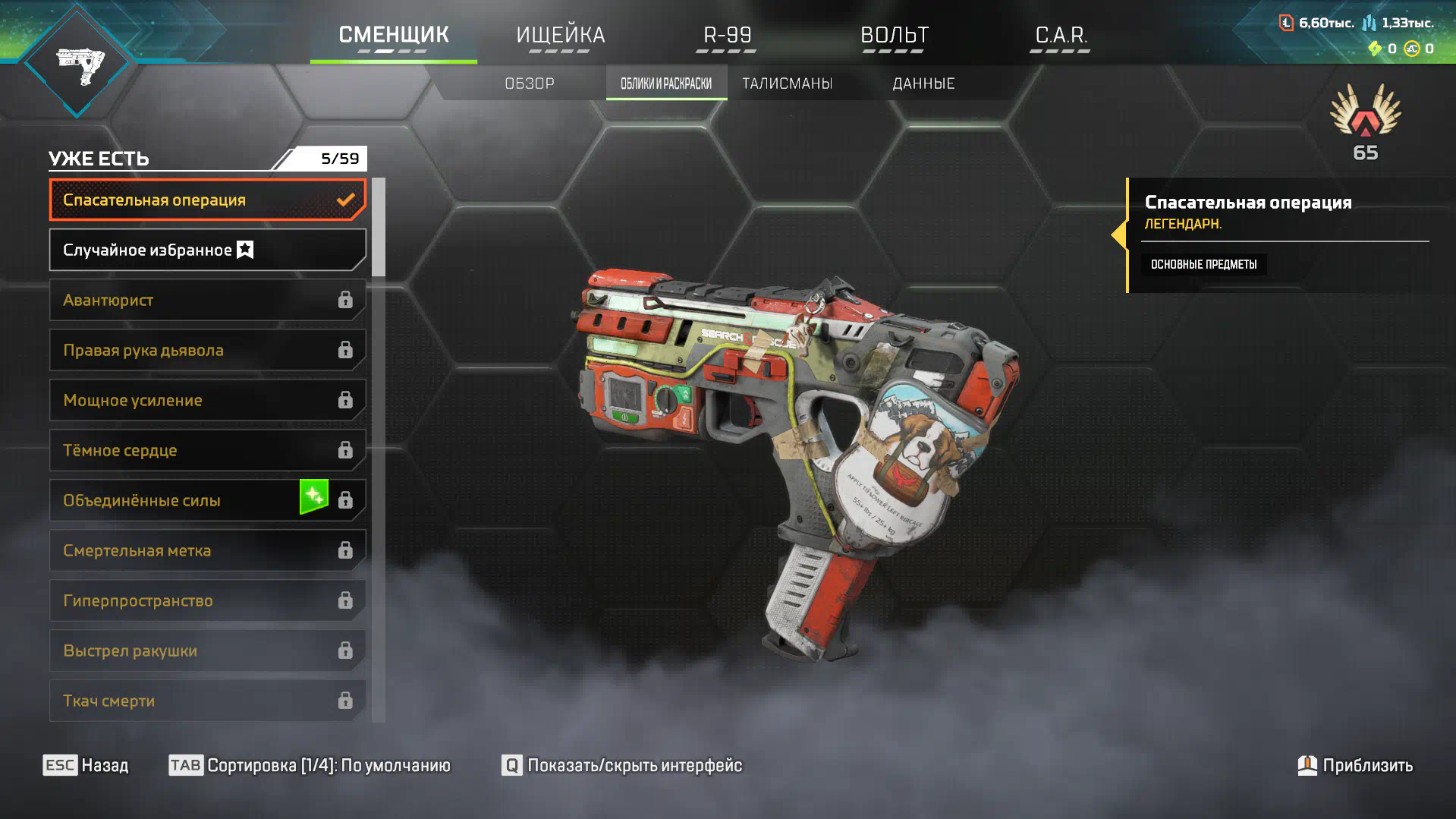The image size is (1456, 819).
Task: Show the ДАННЫЕ sub-tab
Action: pos(923,83)
